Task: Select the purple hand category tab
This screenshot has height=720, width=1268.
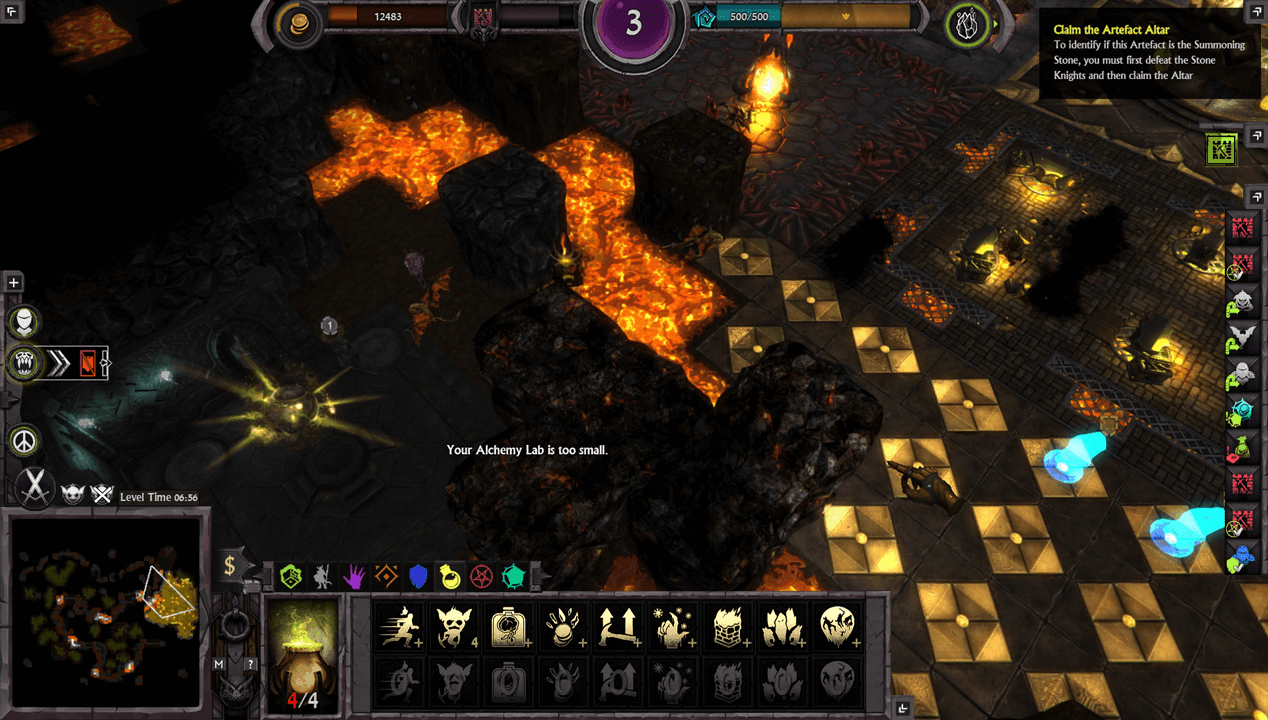Action: point(354,576)
